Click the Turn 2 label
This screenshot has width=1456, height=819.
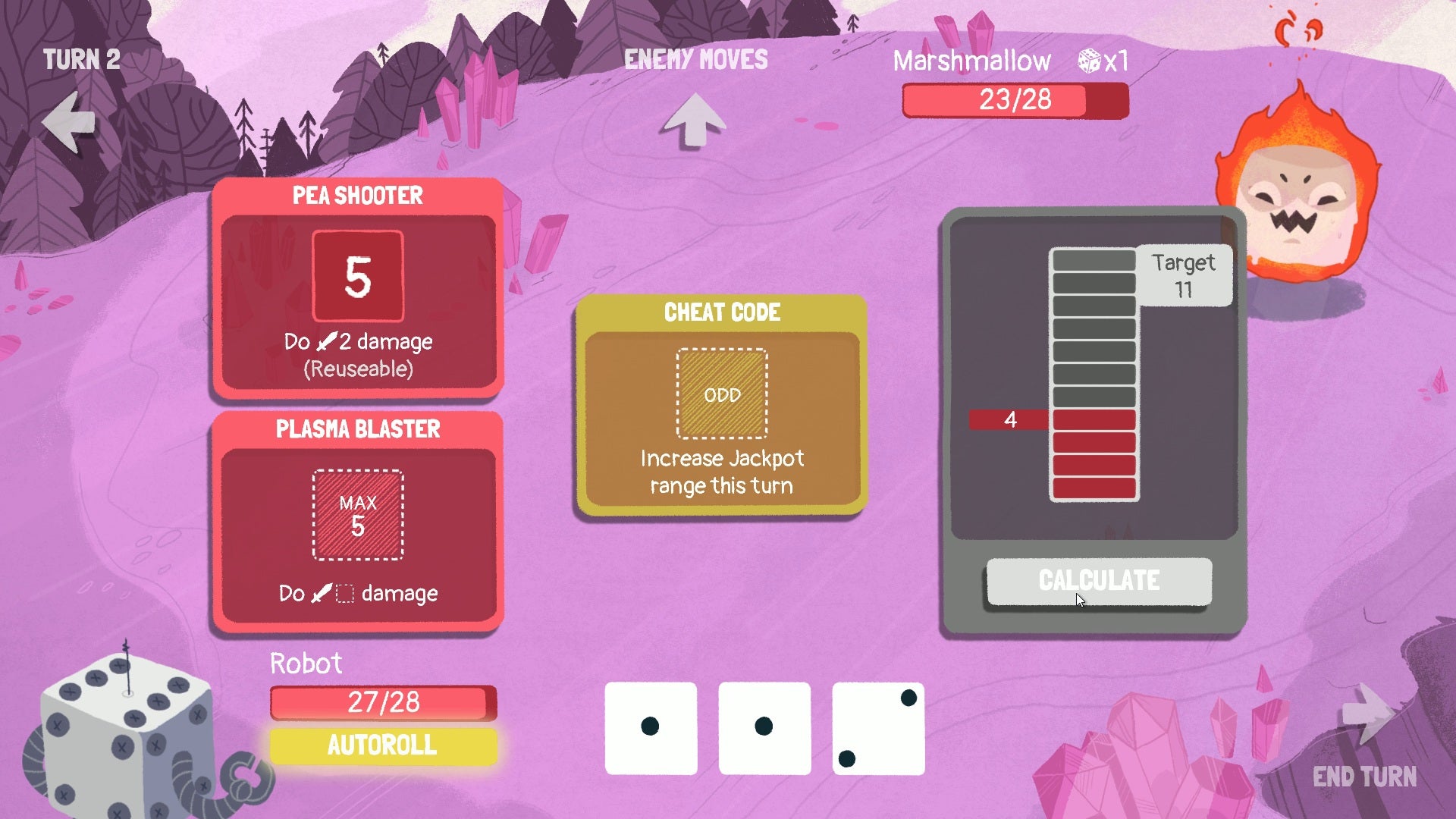[82, 60]
